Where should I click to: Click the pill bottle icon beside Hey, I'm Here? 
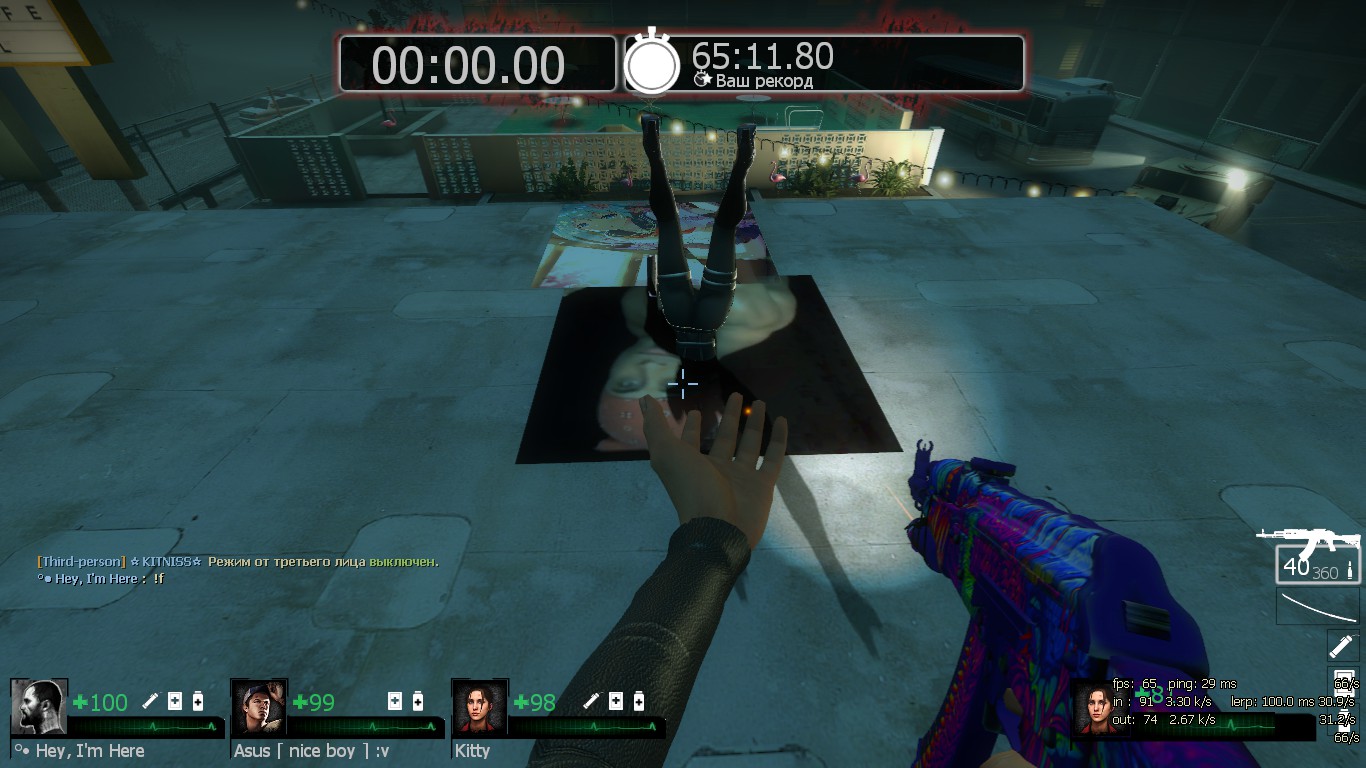(198, 701)
